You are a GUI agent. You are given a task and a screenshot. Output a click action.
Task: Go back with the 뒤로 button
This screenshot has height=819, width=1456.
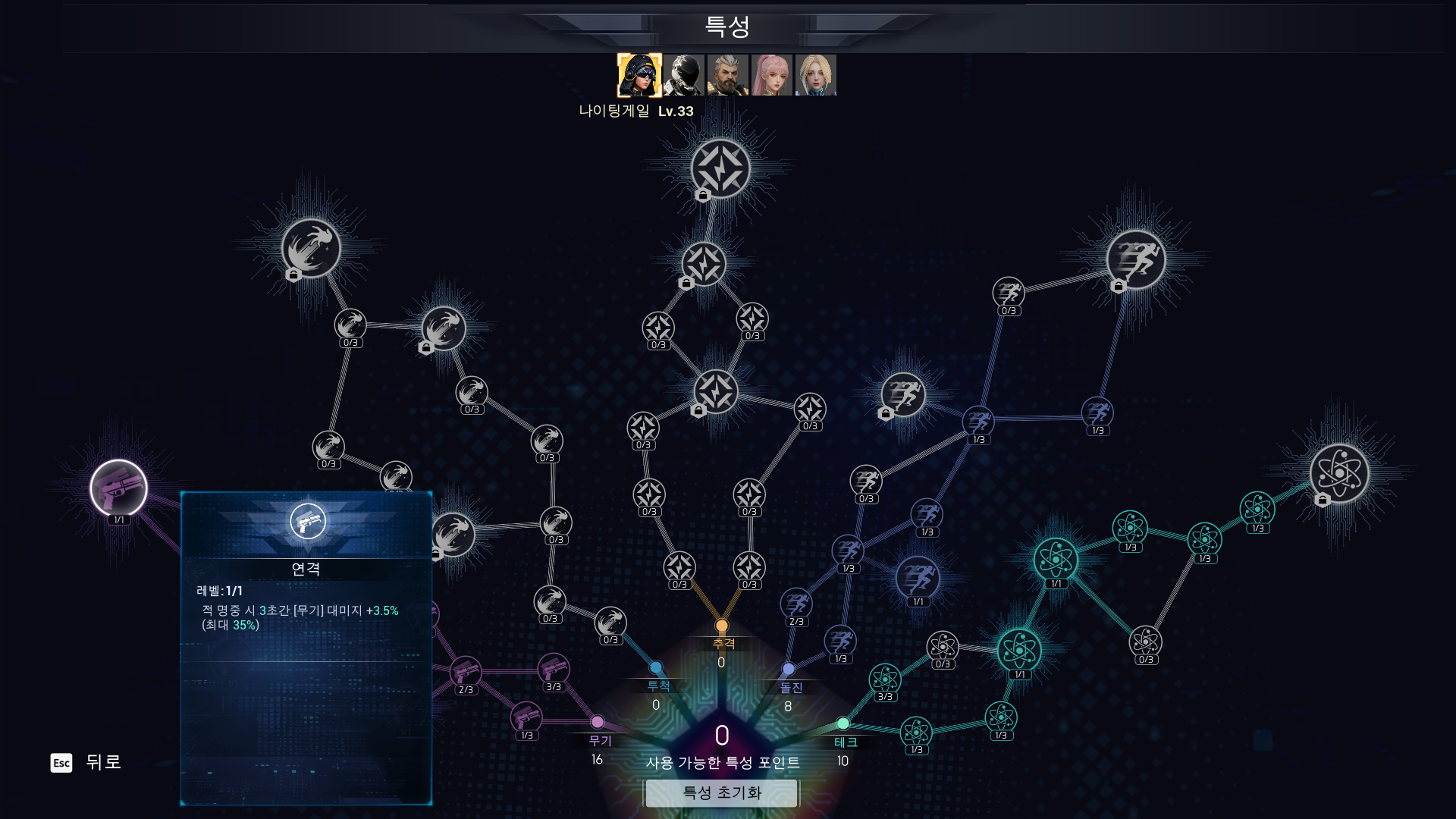(x=86, y=762)
